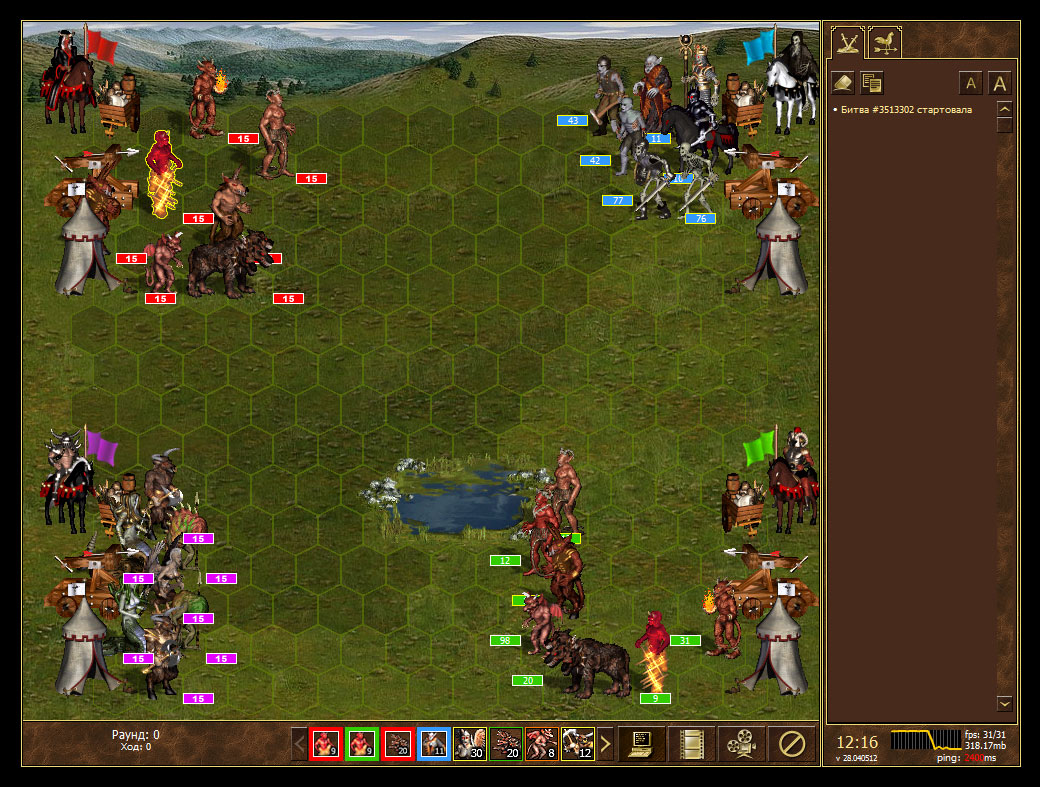Switch to the crossed swords battle log tab
The width and height of the screenshot is (1040, 787).
point(848,42)
